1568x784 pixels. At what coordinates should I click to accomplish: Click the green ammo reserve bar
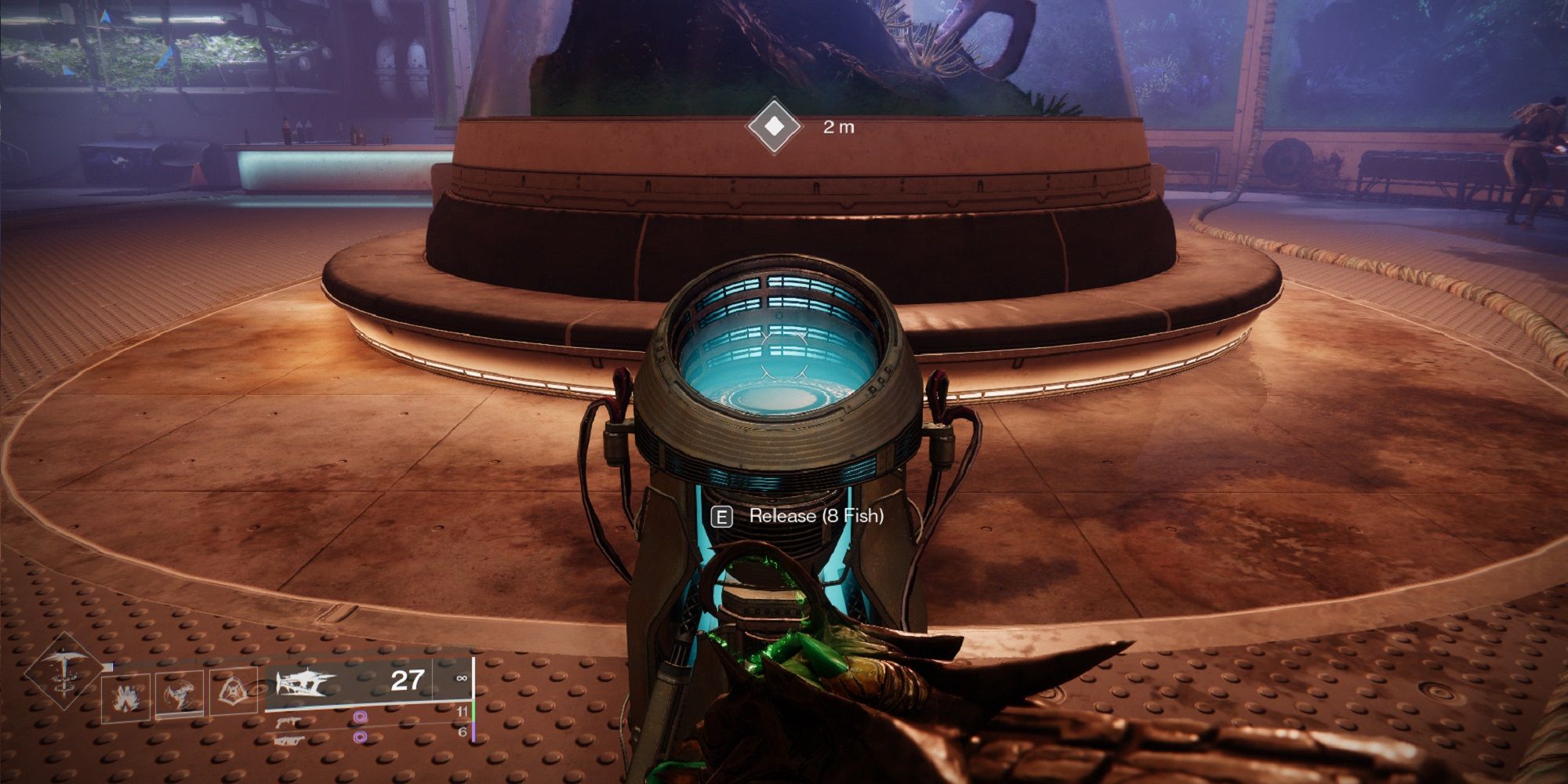coord(473,710)
